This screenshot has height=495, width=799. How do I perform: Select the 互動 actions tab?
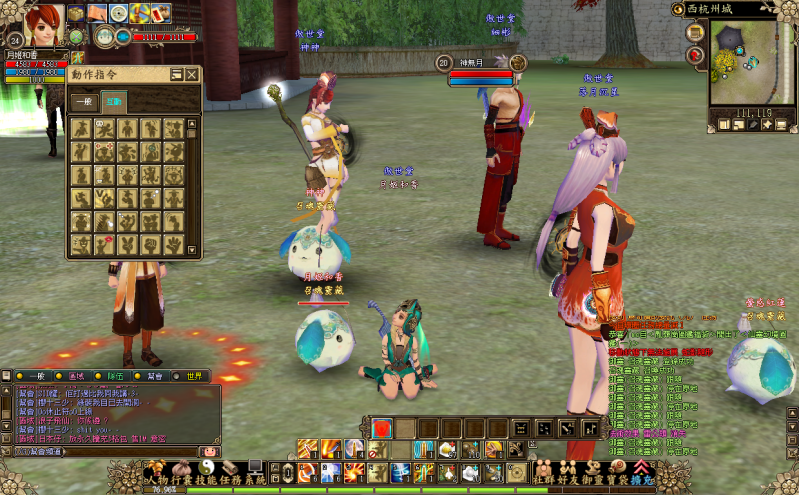point(114,102)
